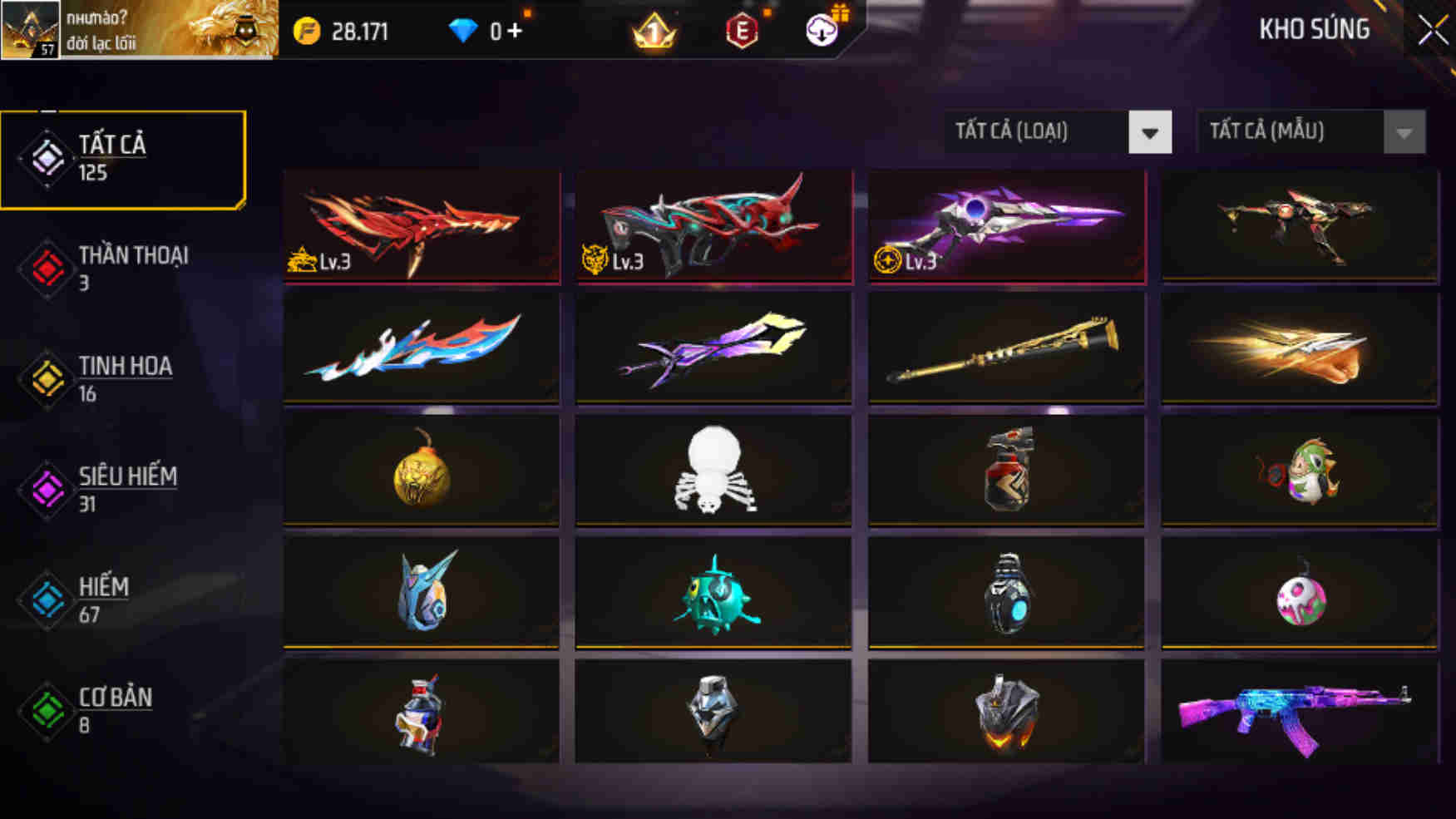
Task: Select the CƠ BẢN green rarity icon
Action: [47, 709]
